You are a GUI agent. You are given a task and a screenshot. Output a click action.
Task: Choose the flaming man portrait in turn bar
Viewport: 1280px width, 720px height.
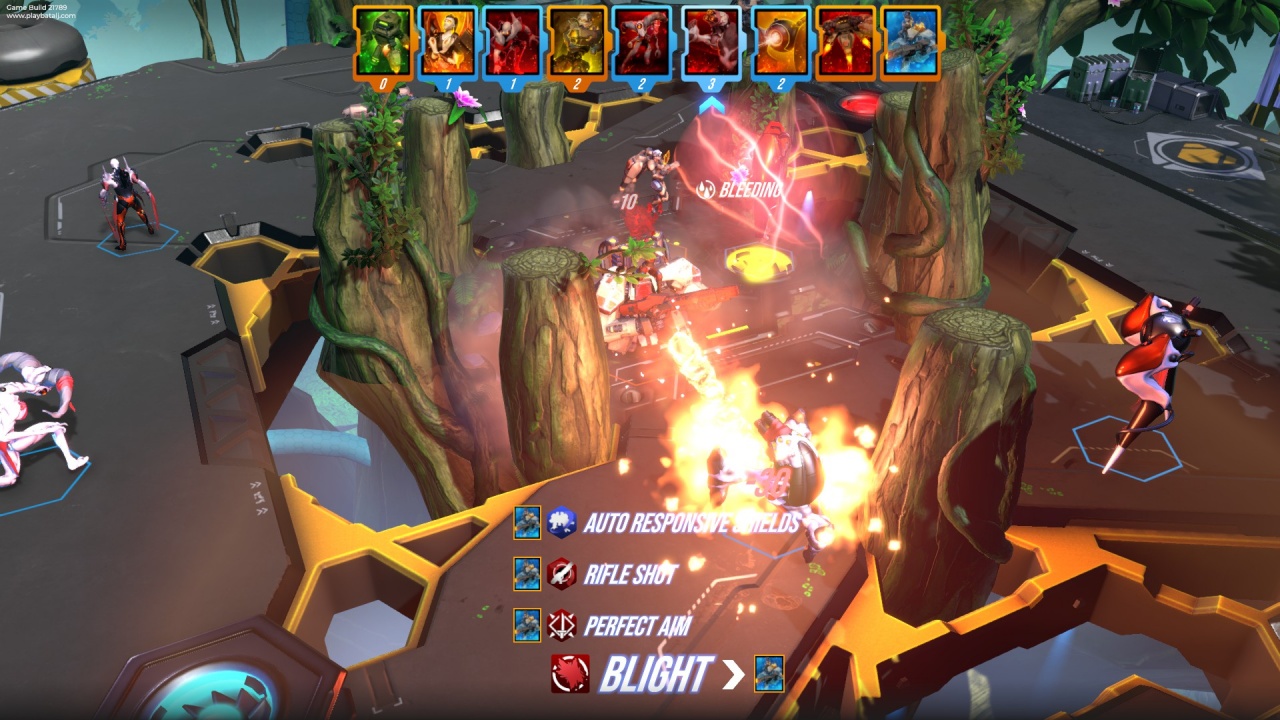(447, 42)
